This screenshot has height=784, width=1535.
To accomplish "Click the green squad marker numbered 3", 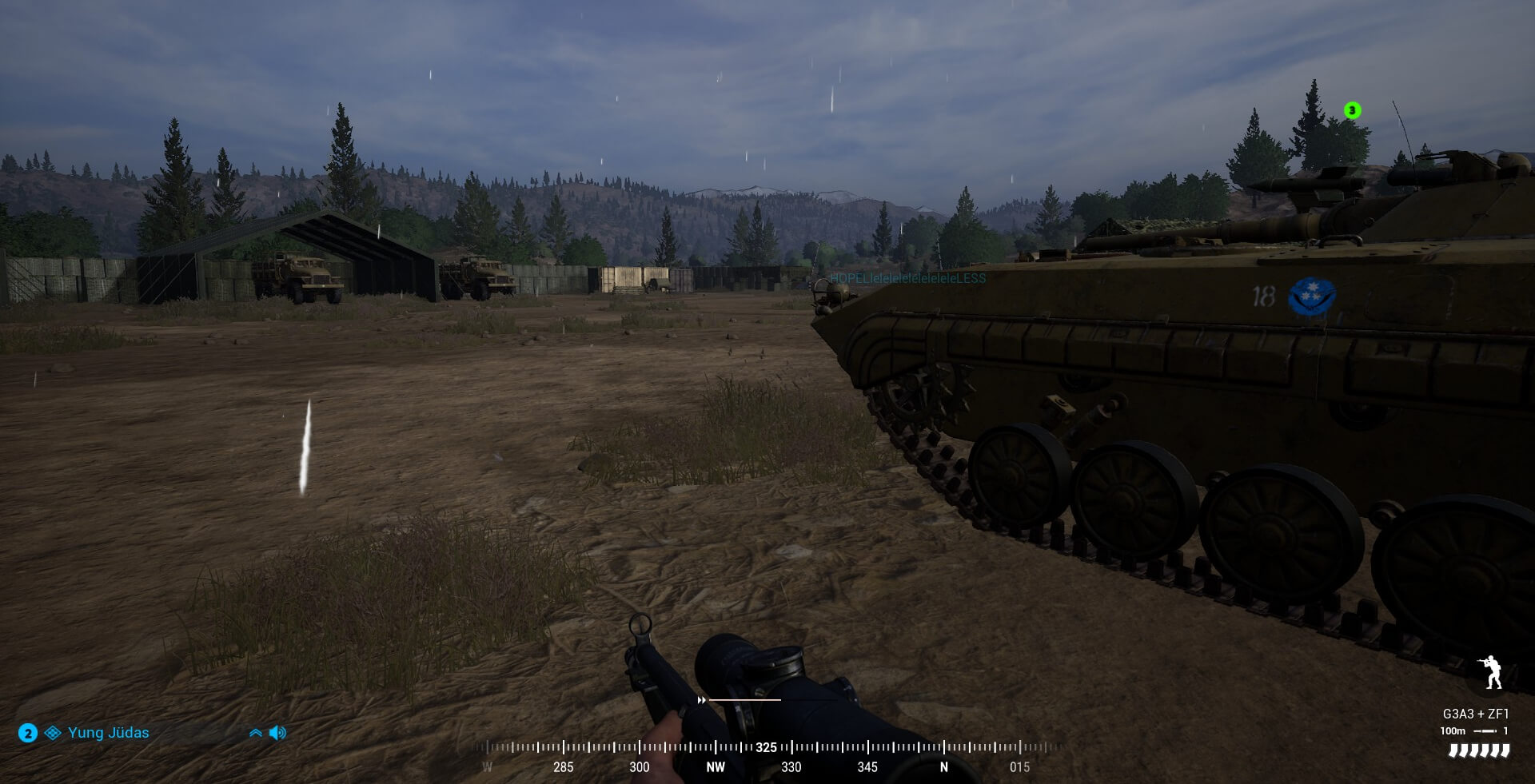I will point(1352,110).
